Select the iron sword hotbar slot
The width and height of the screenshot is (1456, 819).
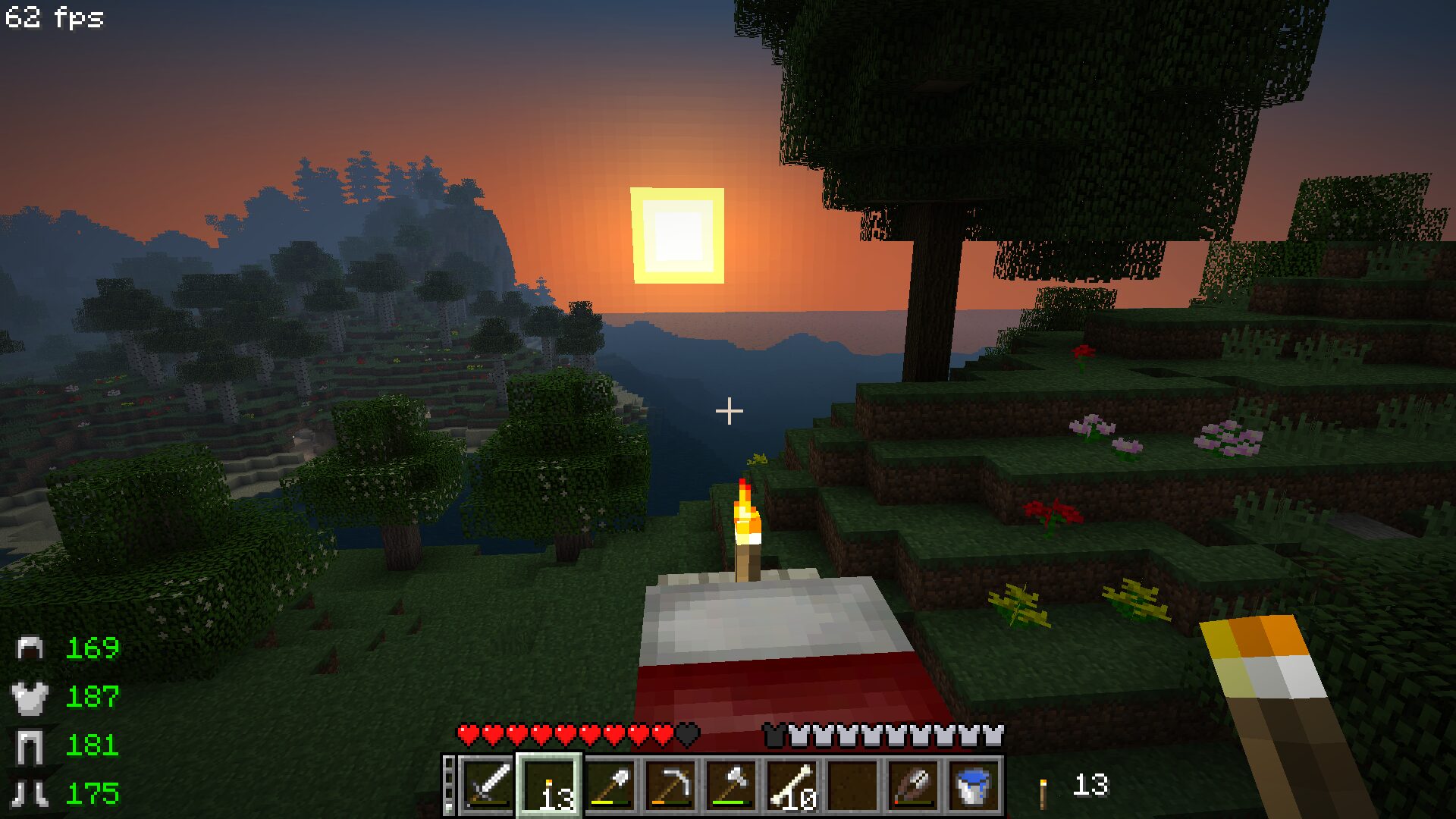coord(488,785)
